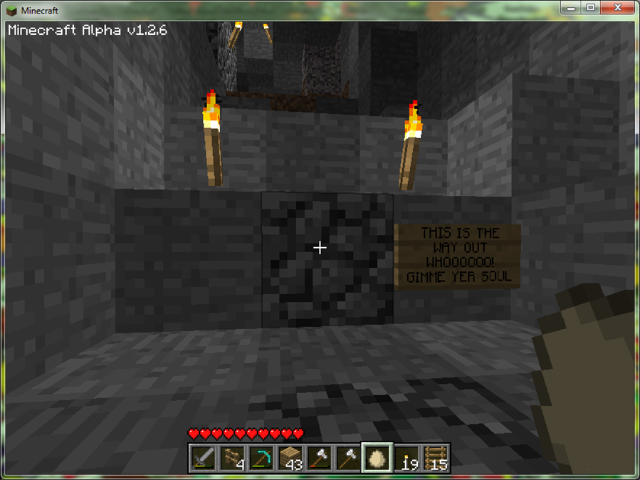Switch to the torch stack of 19
The height and width of the screenshot is (480, 640).
[x=407, y=458]
